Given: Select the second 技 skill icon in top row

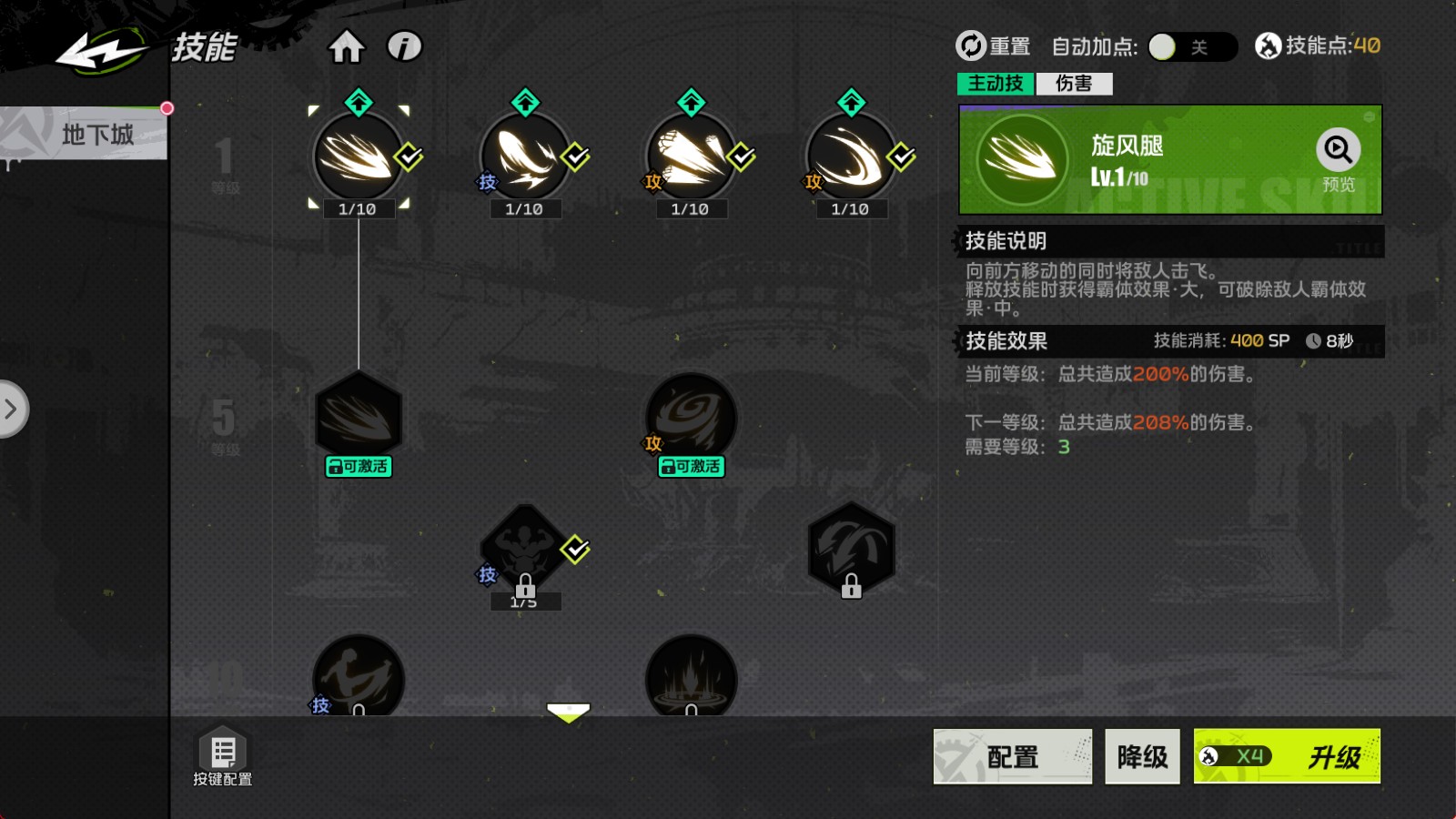Looking at the screenshot, I should pyautogui.click(x=523, y=157).
